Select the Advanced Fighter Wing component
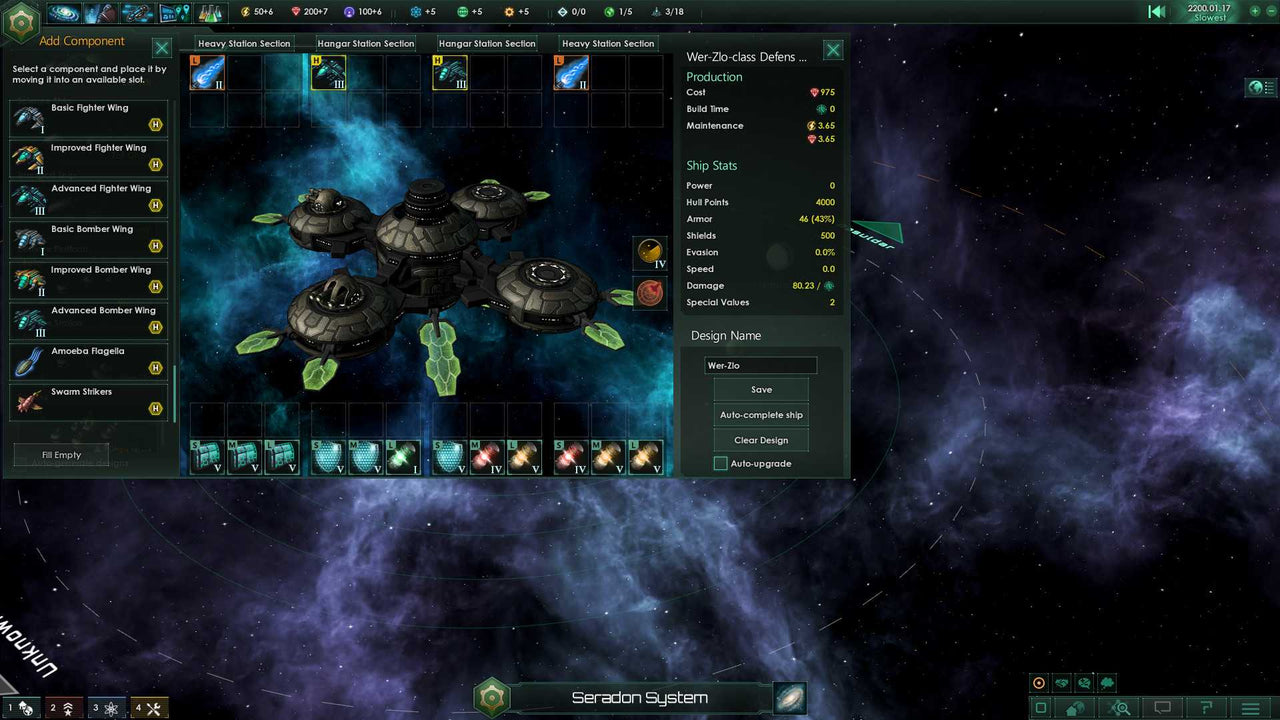 (88, 196)
